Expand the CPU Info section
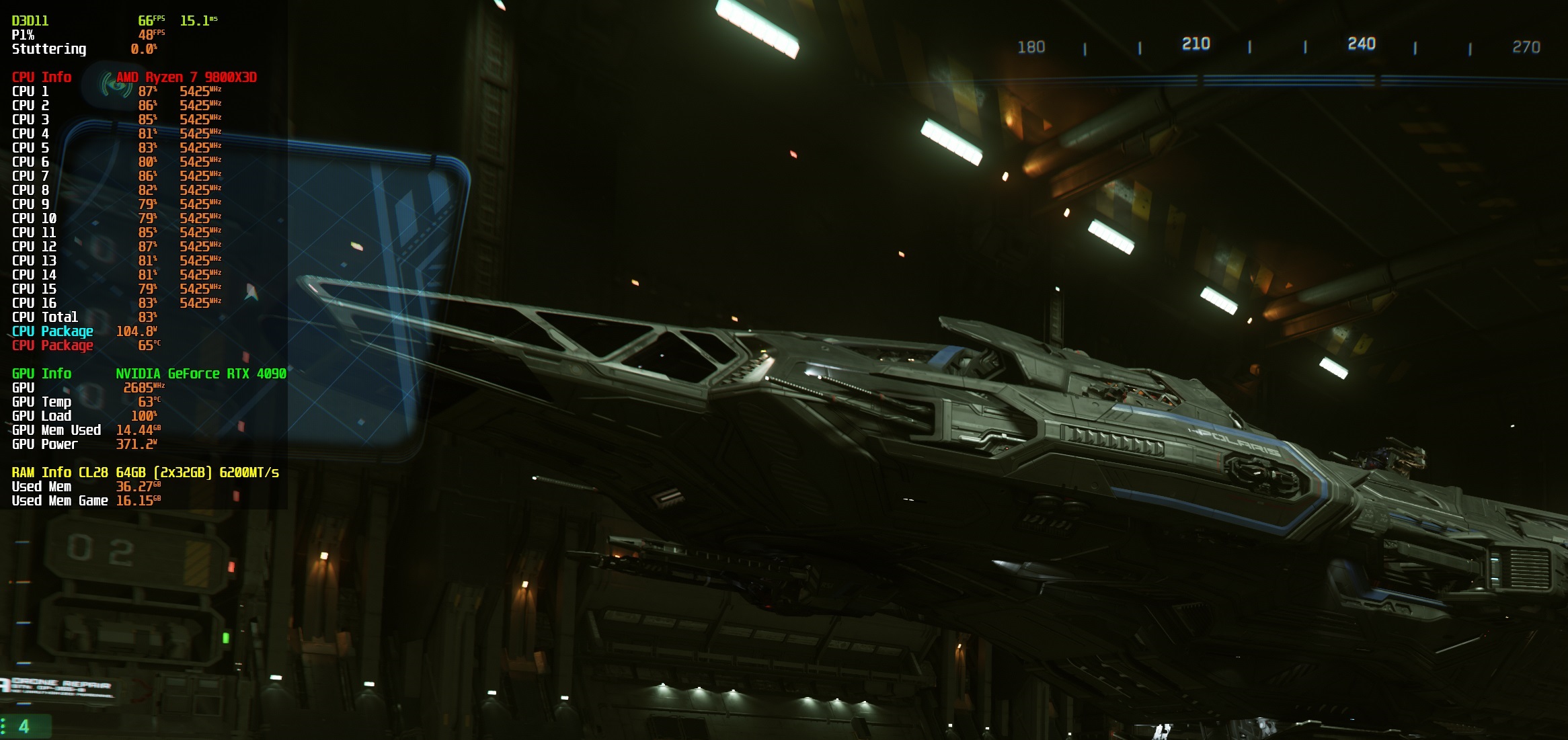Viewport: 1568px width, 740px height. coord(40,77)
